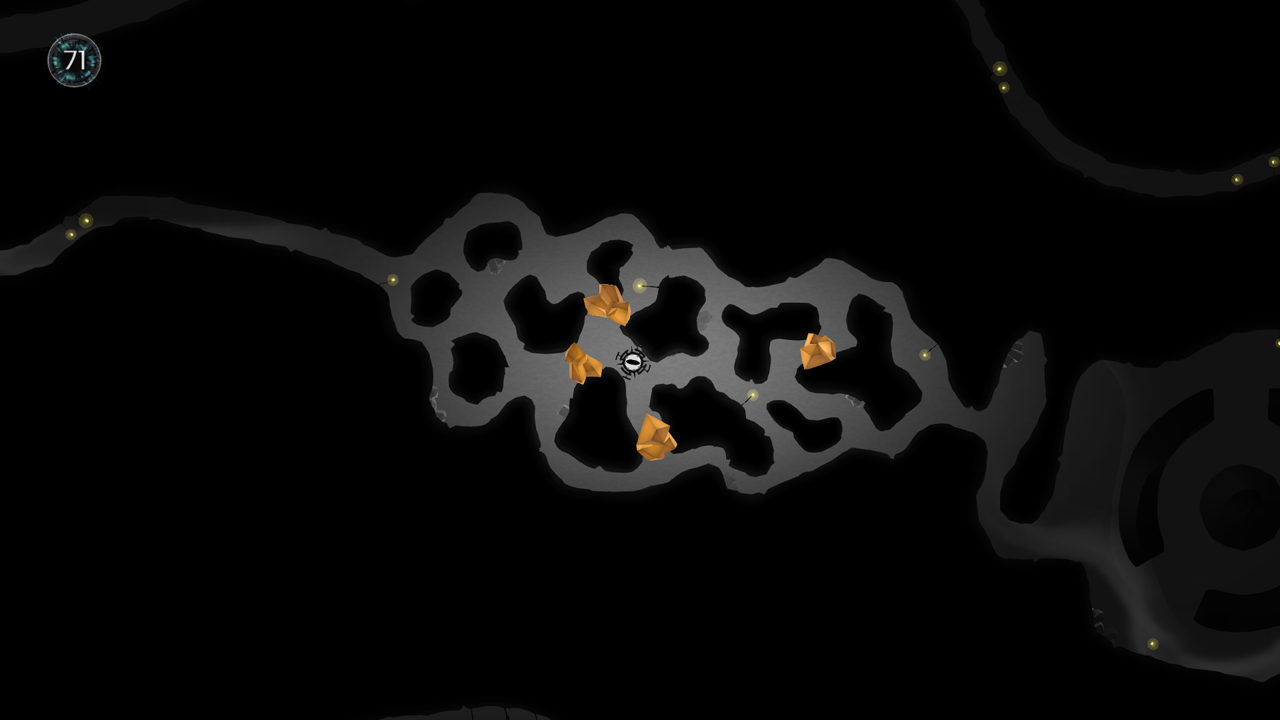Screen dimensions: 1280x720
Task: Click the rightmost orange crystal in the cave
Action: pyautogui.click(x=816, y=352)
